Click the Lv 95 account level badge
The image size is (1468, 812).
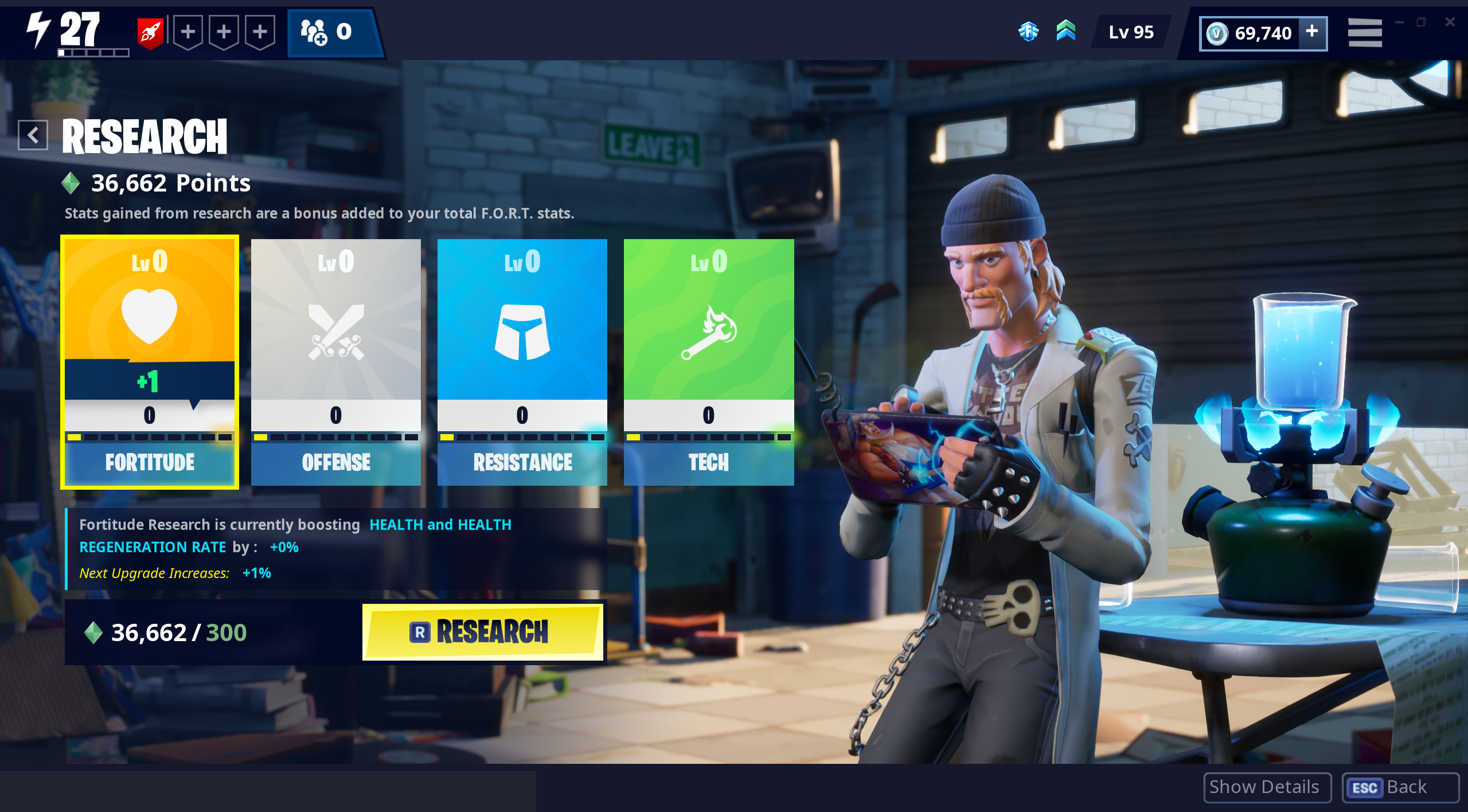coord(1129,33)
